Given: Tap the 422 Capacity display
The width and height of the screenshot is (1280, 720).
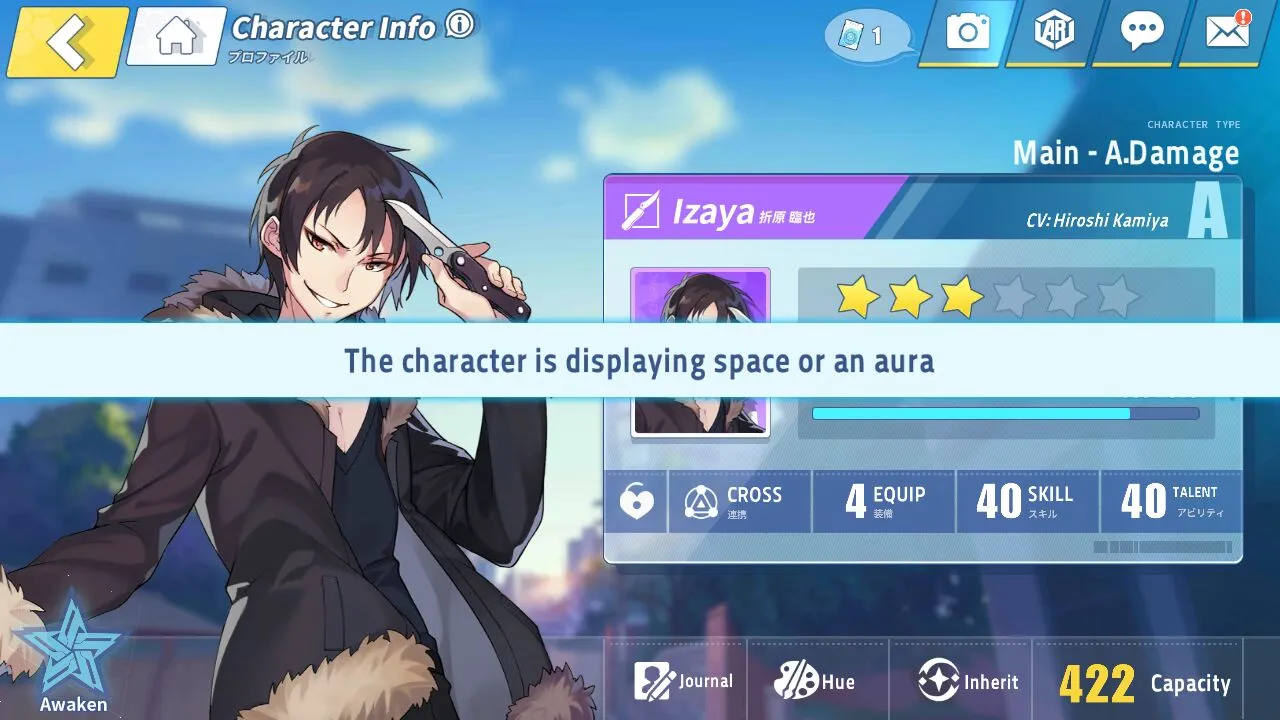Looking at the screenshot, I should pos(1144,684).
